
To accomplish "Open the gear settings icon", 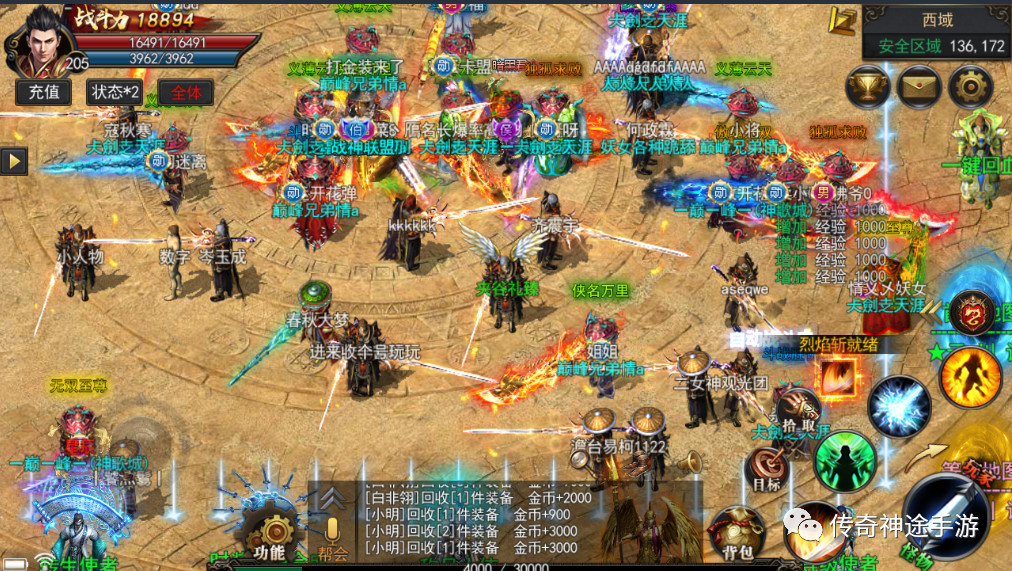I will click(x=969, y=87).
